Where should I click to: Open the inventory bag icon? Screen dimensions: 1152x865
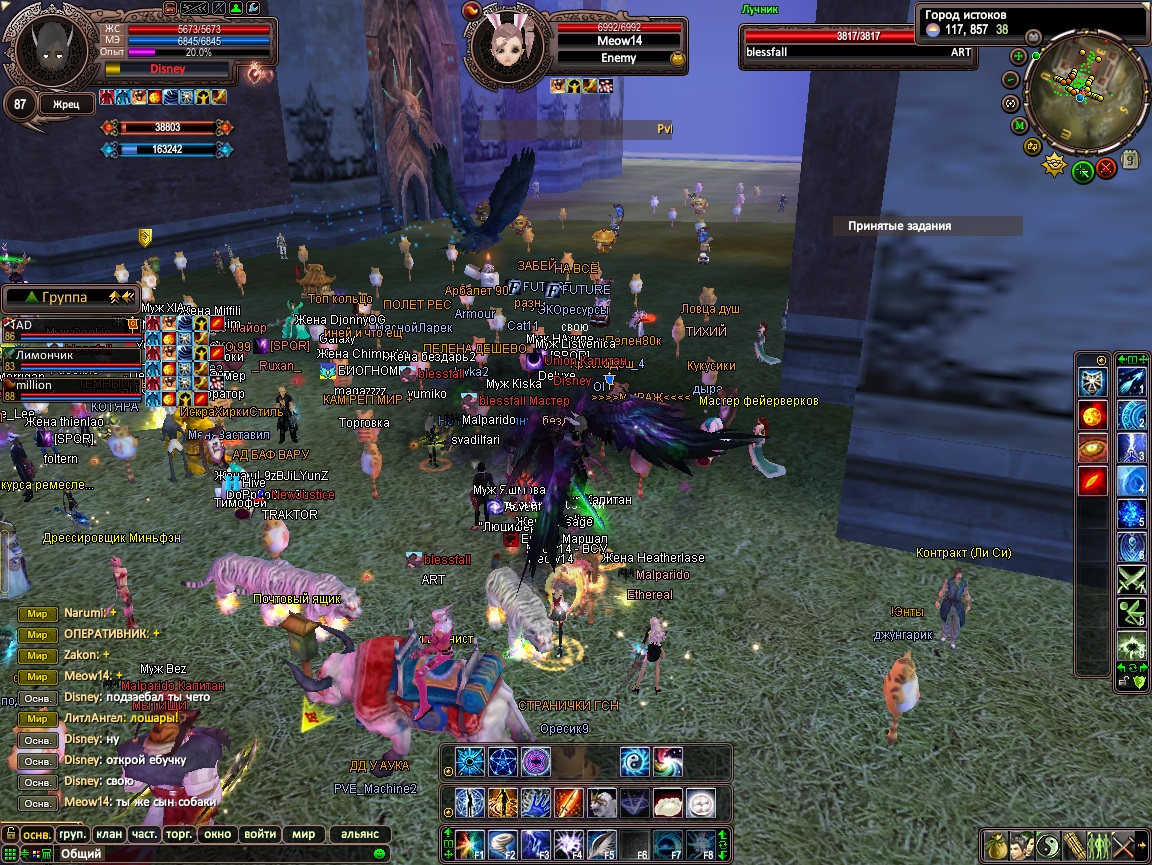pos(996,844)
